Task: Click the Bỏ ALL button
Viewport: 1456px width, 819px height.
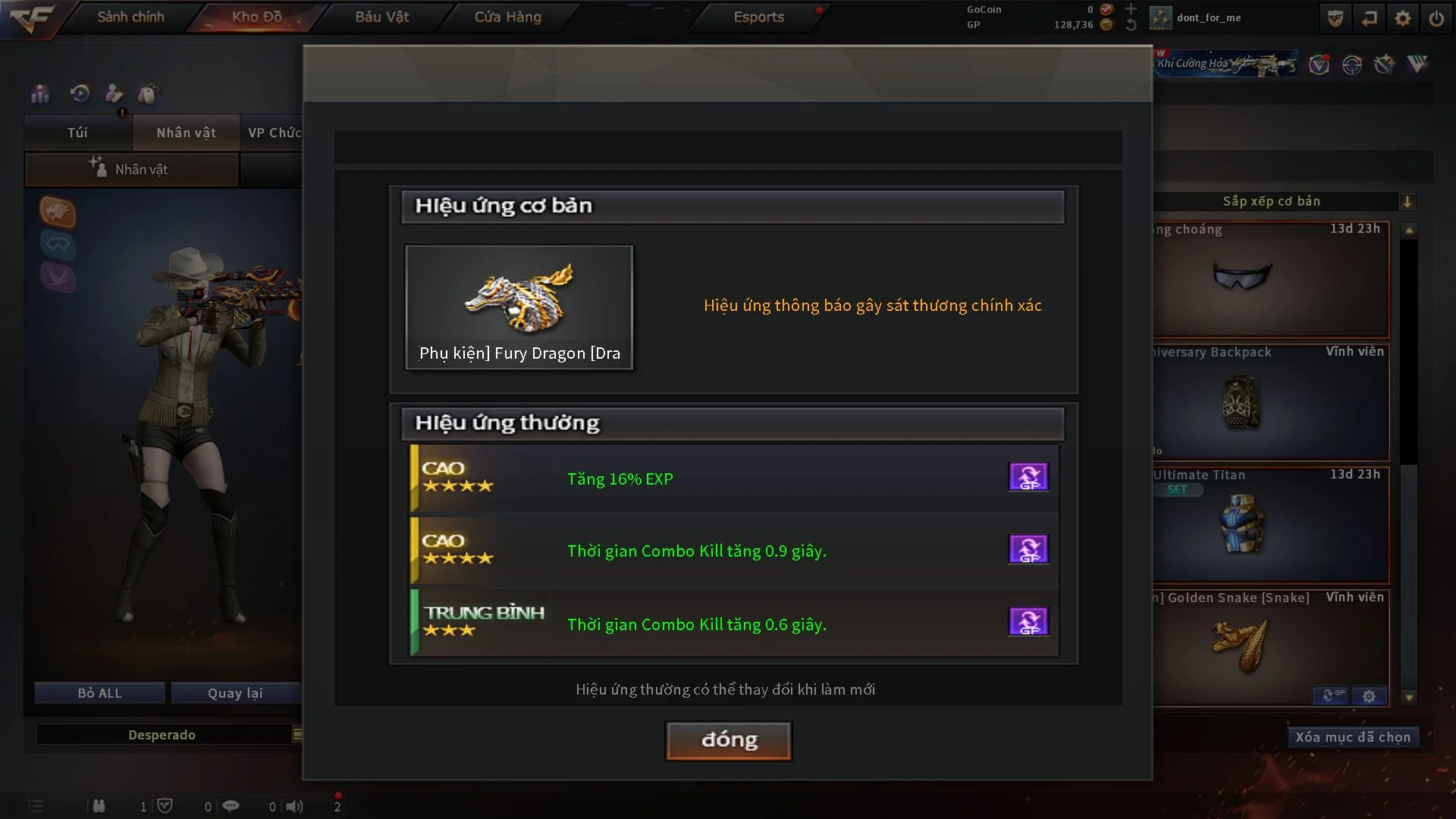Action: pos(99,693)
